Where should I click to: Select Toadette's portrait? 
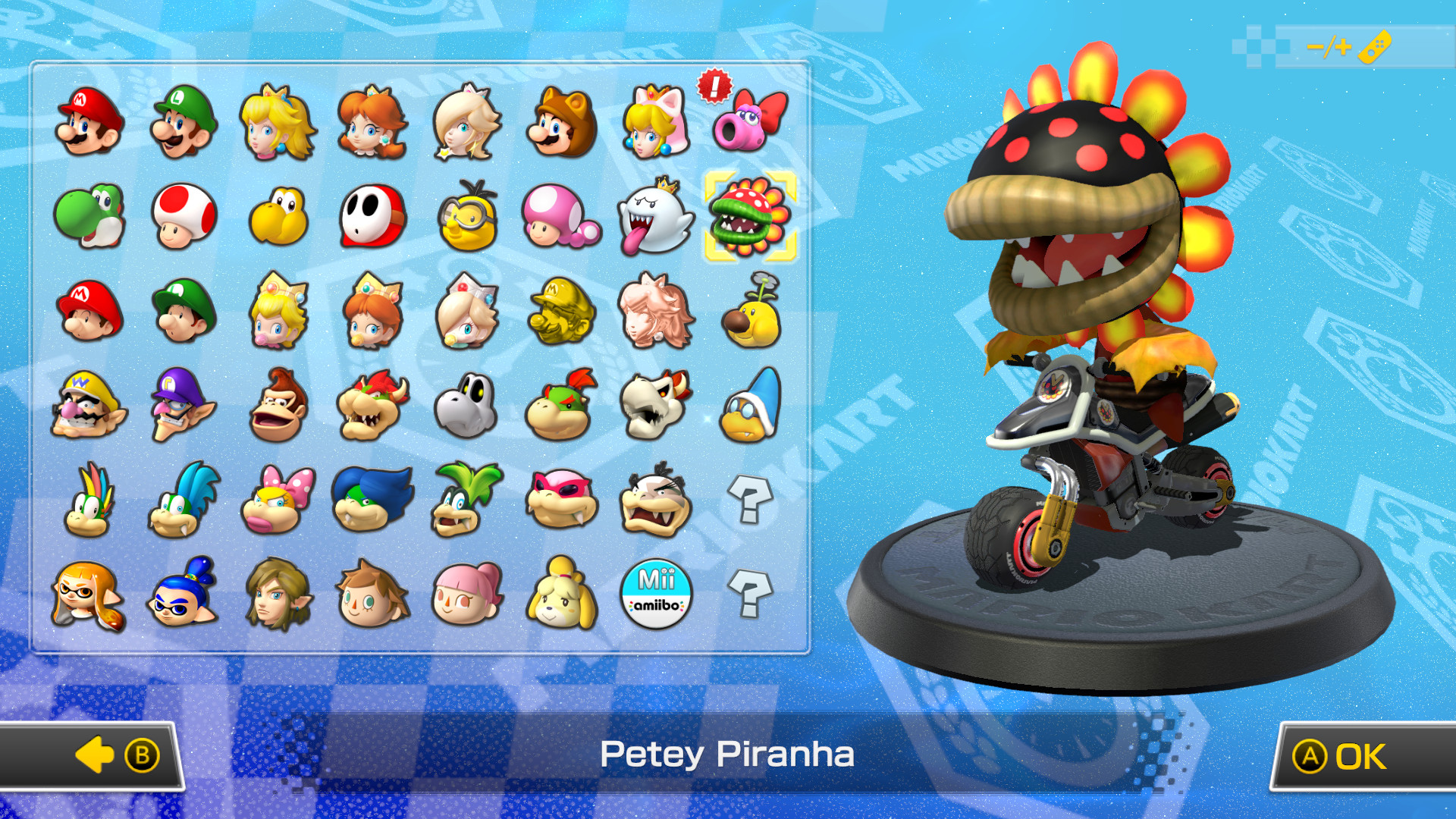(x=560, y=218)
